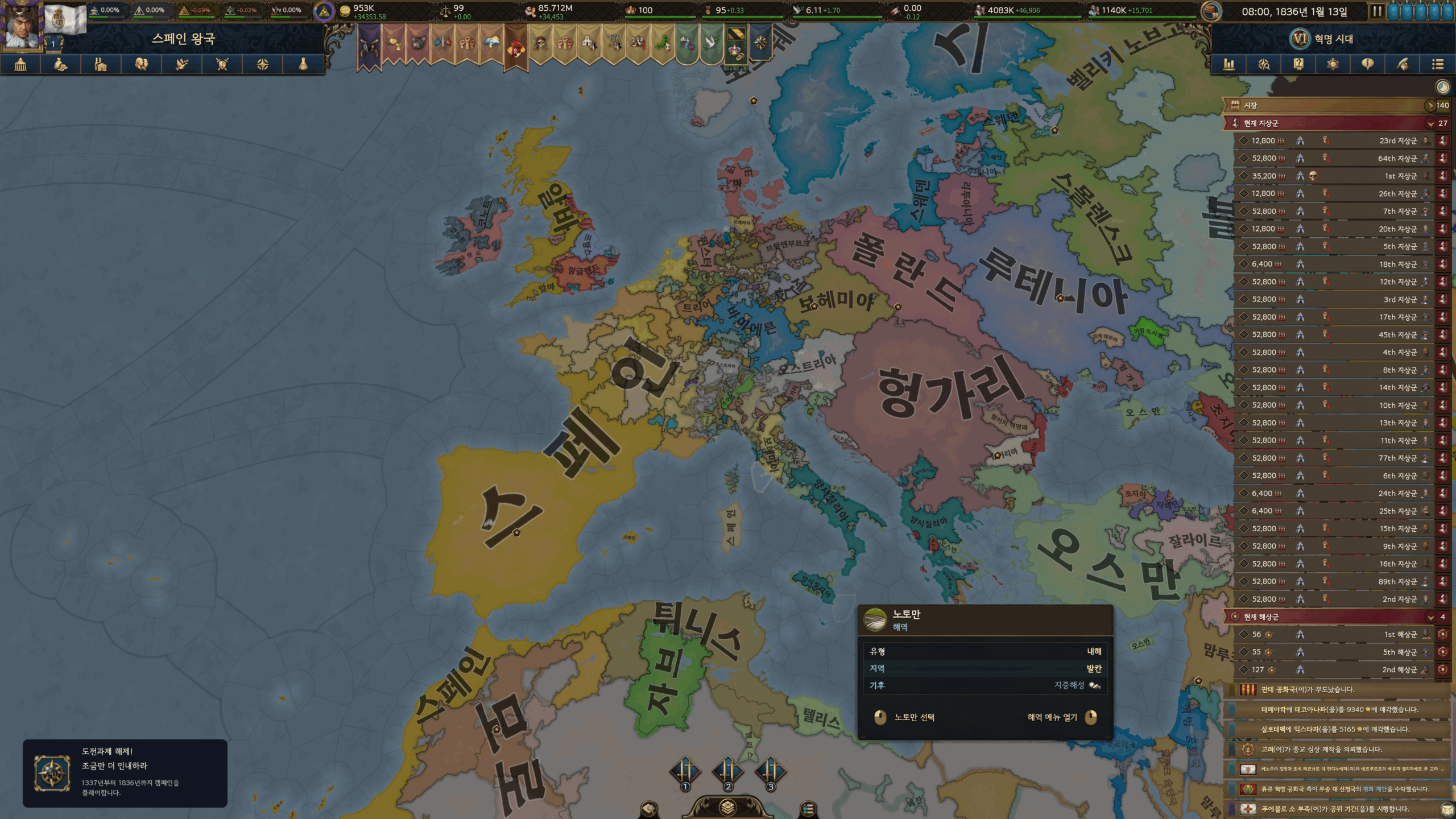Open game settings via the gear icon

tap(1333, 64)
